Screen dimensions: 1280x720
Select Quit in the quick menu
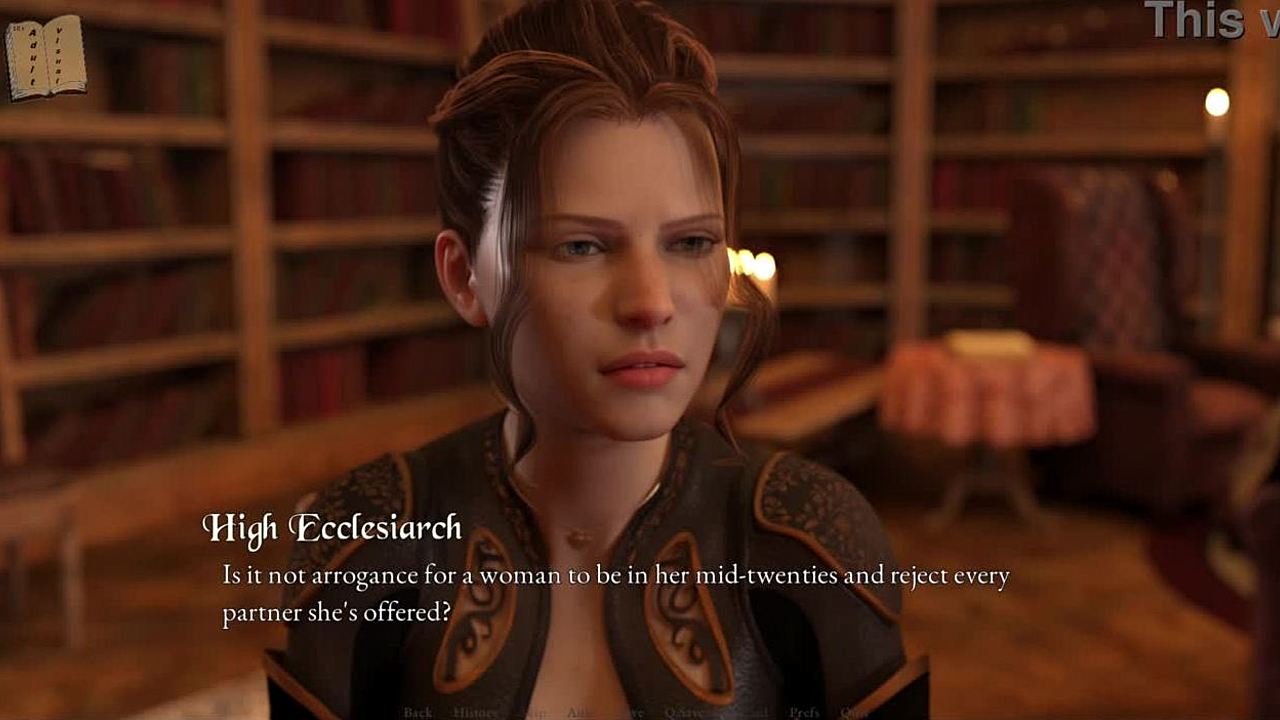(853, 712)
